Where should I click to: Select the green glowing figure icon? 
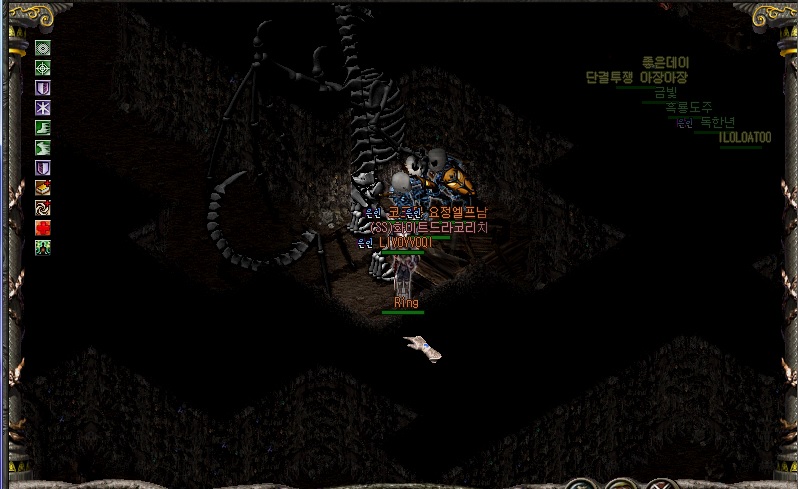(x=43, y=246)
